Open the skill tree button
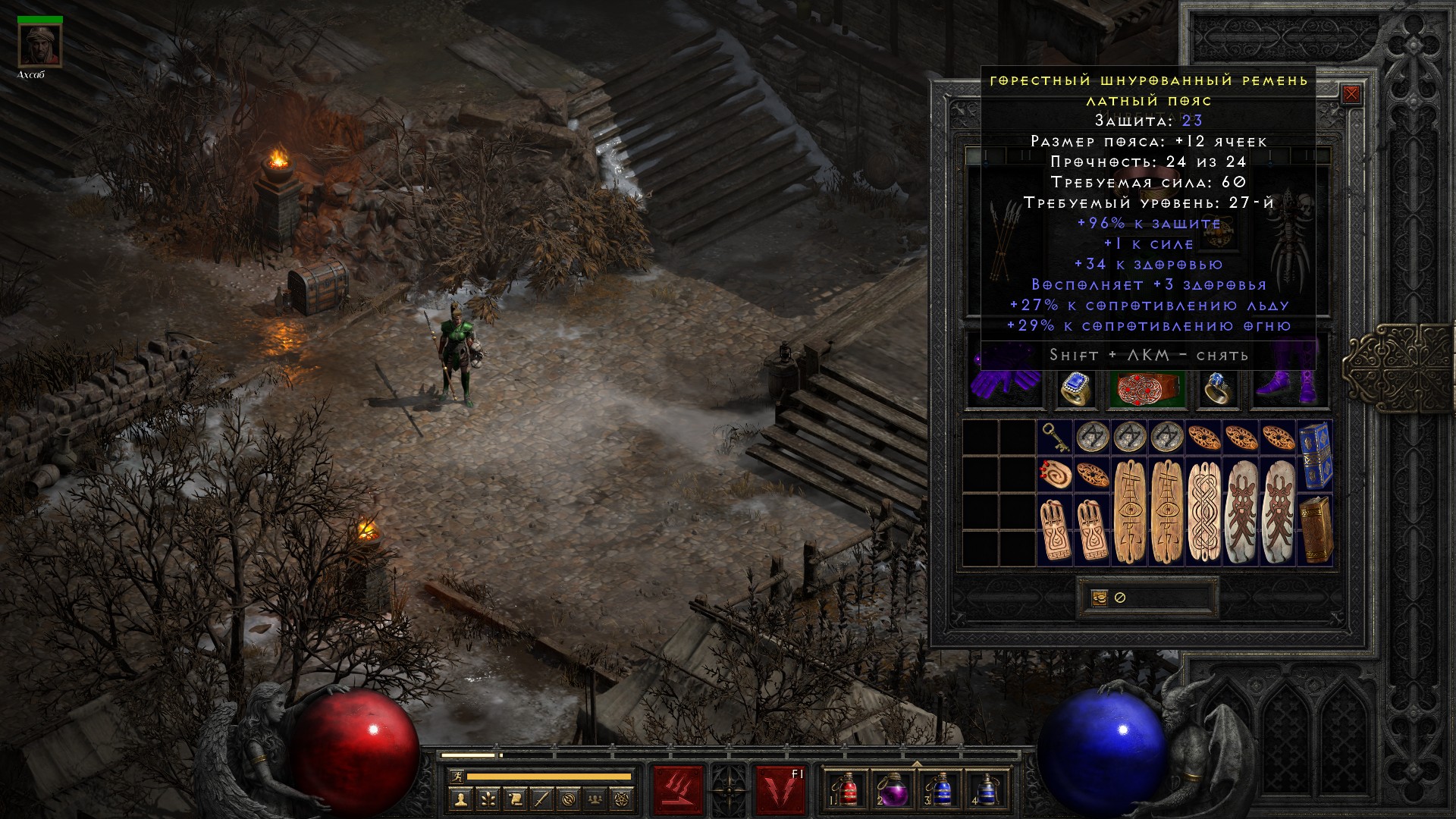 [488, 799]
